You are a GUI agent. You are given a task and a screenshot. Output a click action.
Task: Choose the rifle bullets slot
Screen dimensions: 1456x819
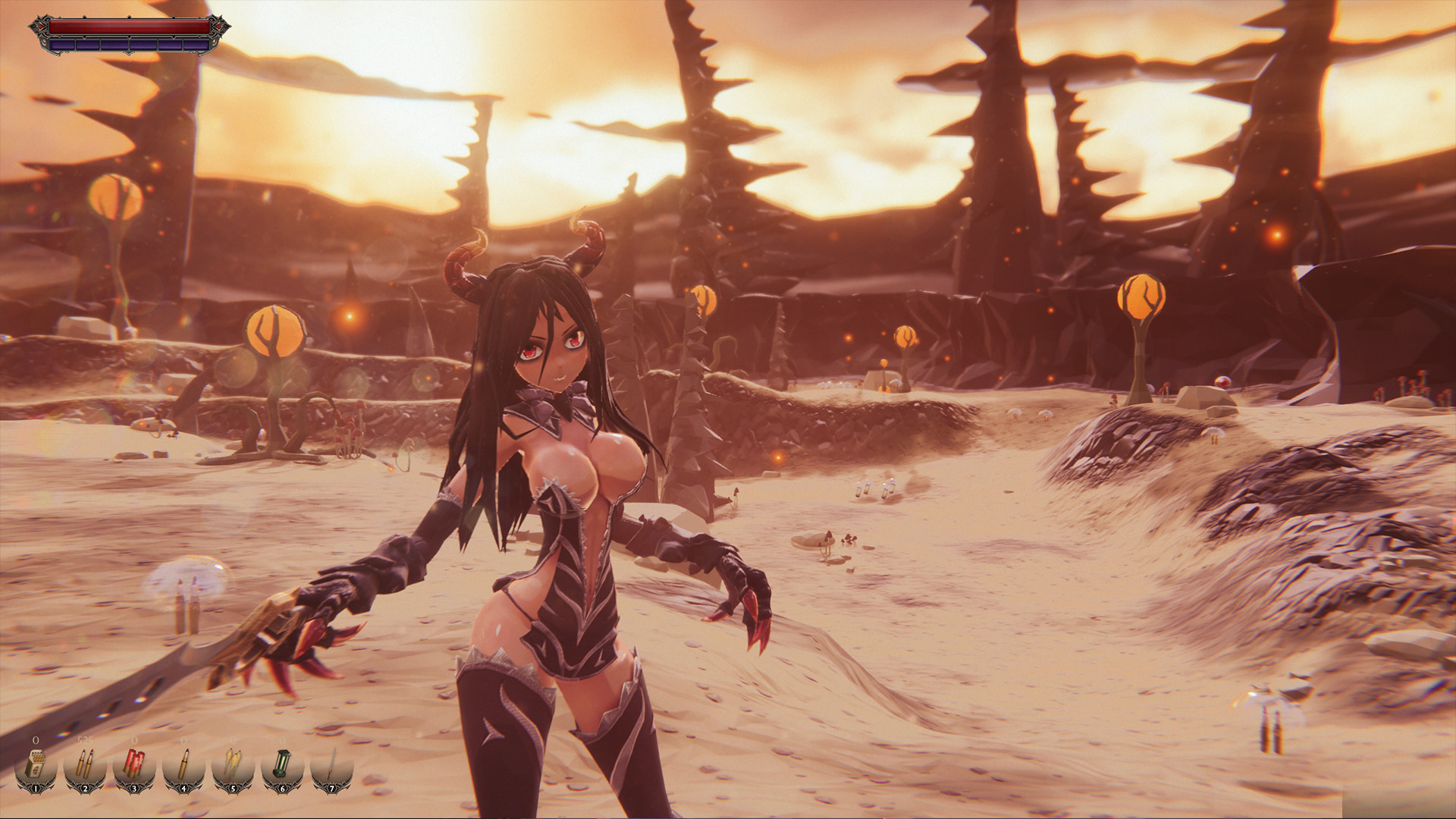85,763
